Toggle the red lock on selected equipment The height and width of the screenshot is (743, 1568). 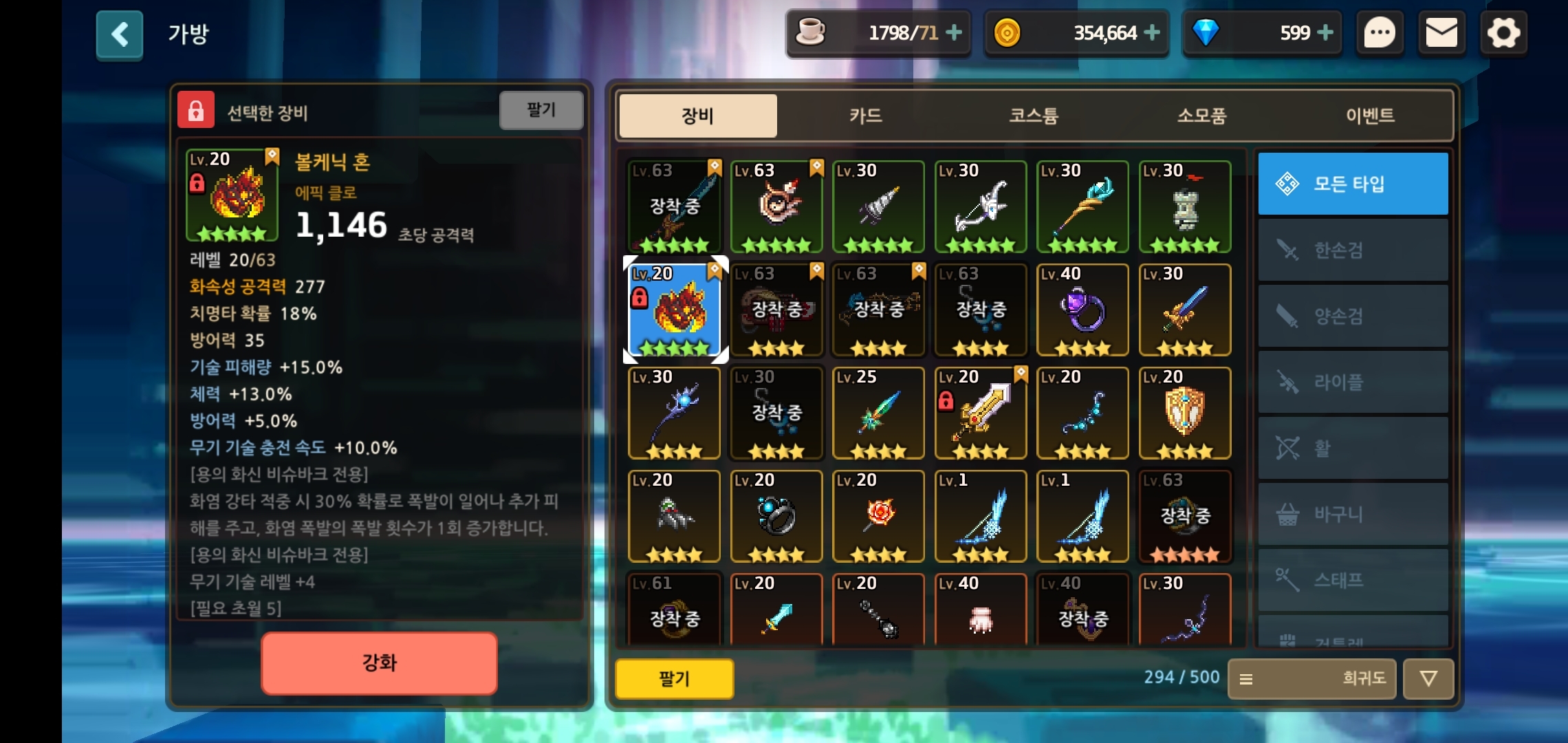point(196,110)
